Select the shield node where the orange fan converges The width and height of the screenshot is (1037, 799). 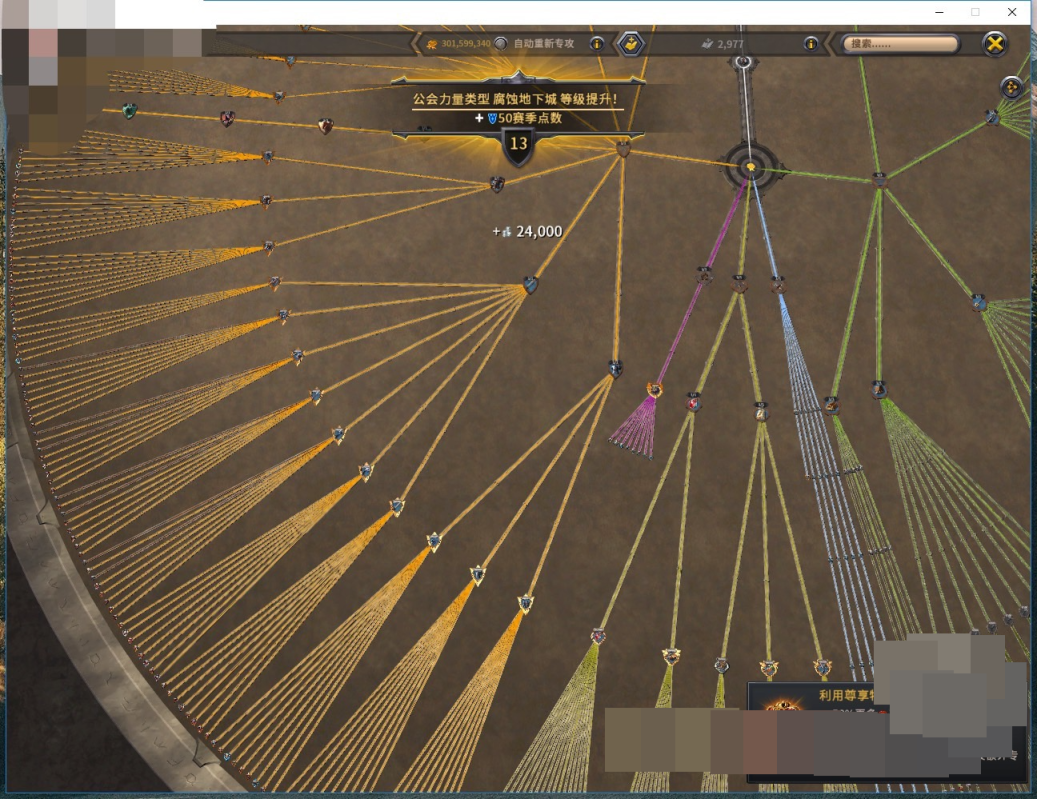pyautogui.click(x=530, y=285)
